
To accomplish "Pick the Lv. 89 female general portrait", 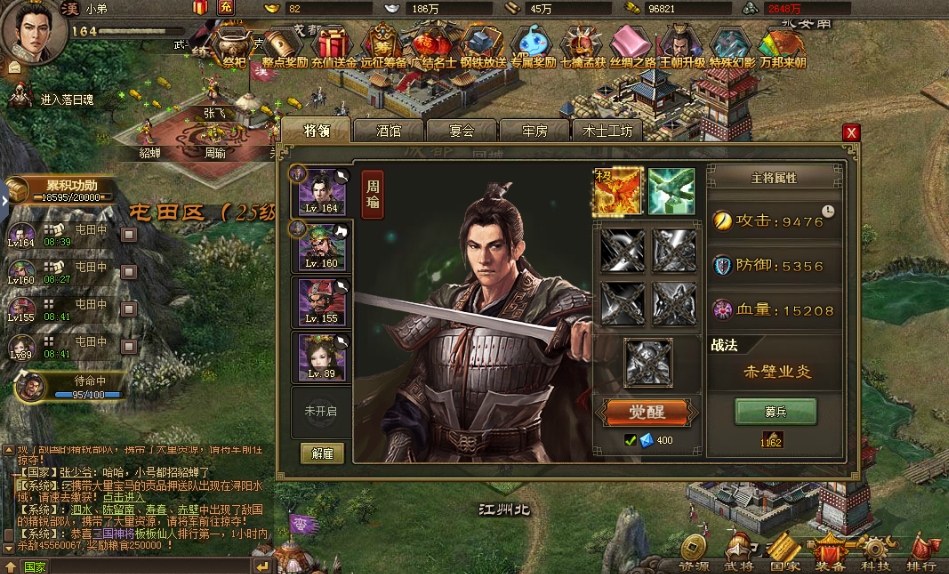I will (322, 356).
